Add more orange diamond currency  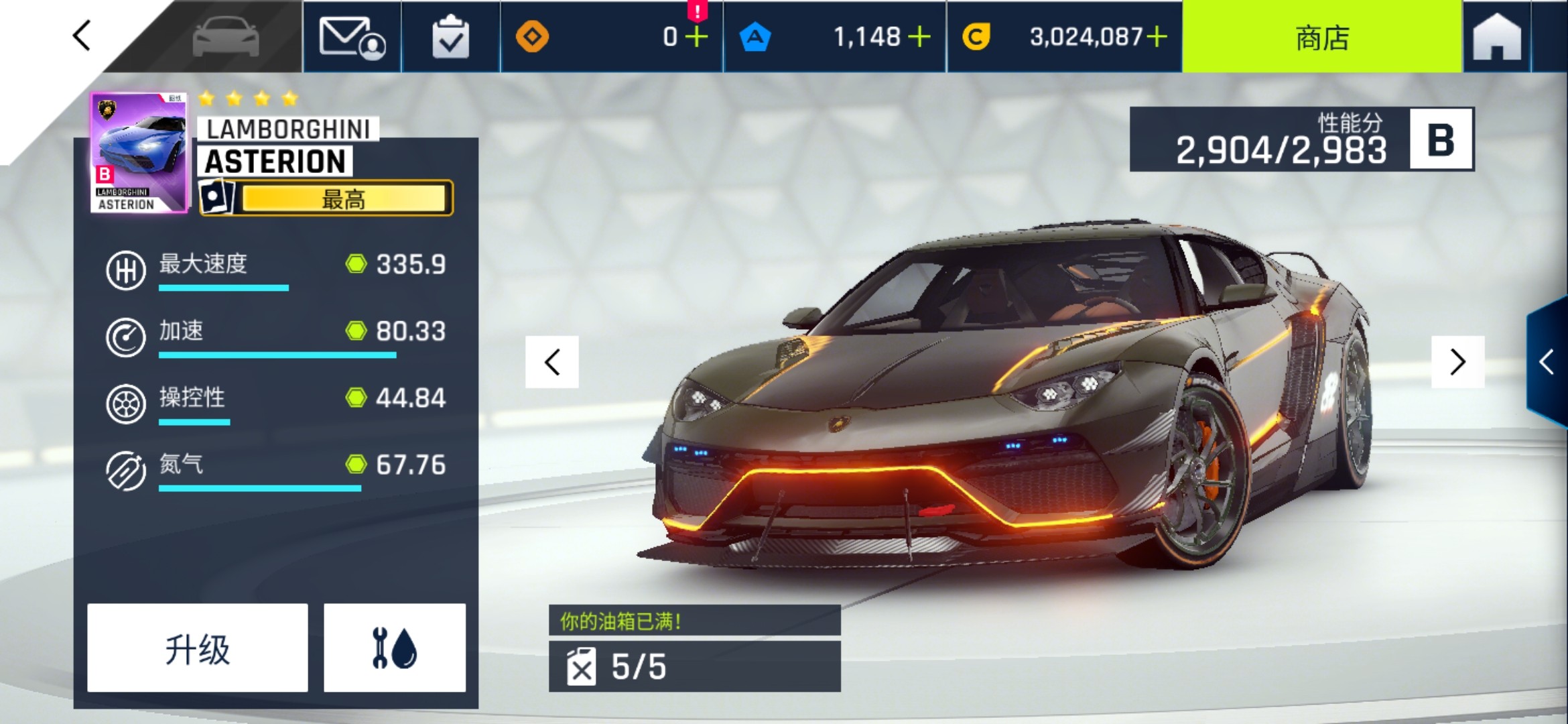697,37
